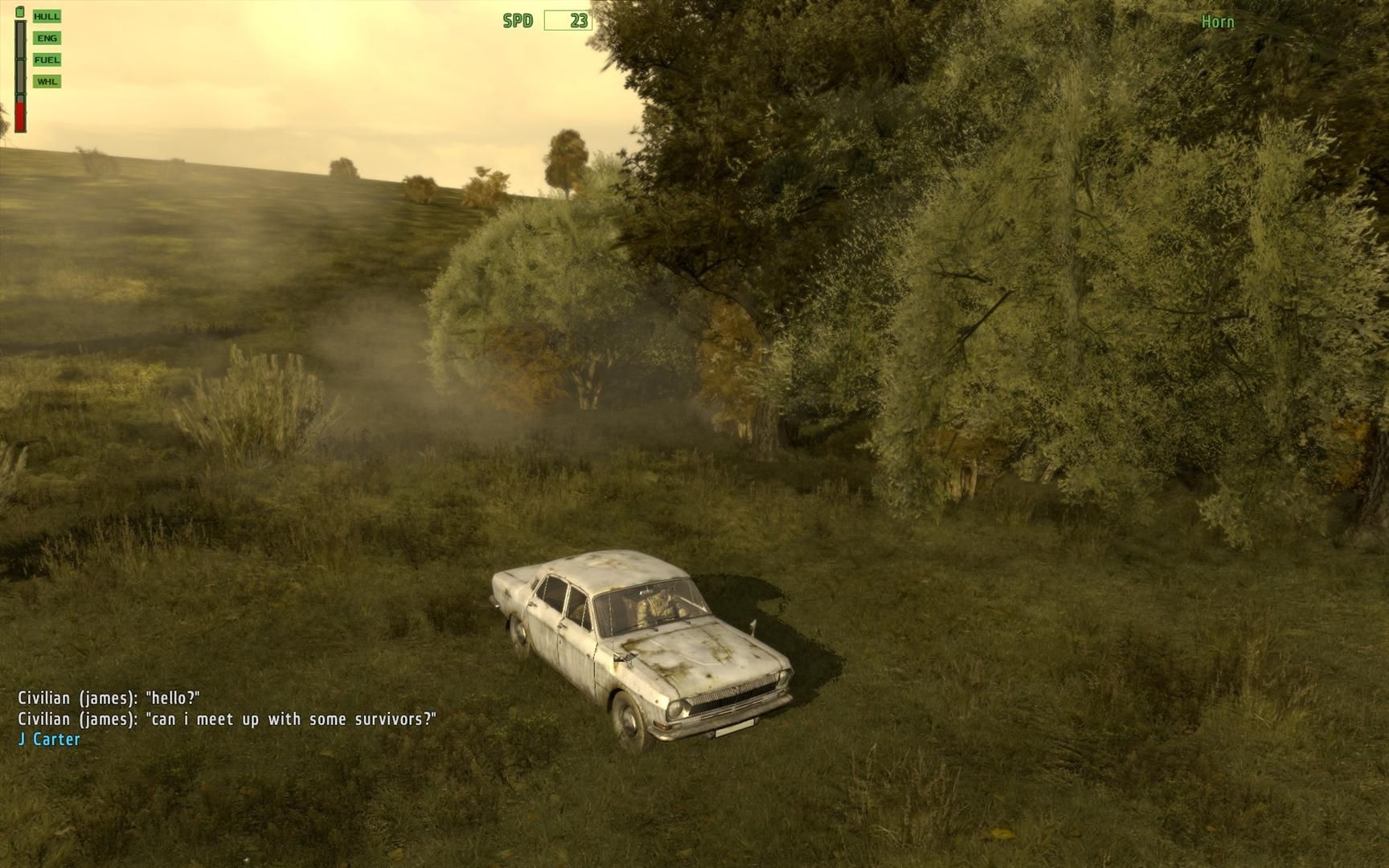Click the HULL damage indicator
Screen dimensions: 1389x868
(47, 16)
